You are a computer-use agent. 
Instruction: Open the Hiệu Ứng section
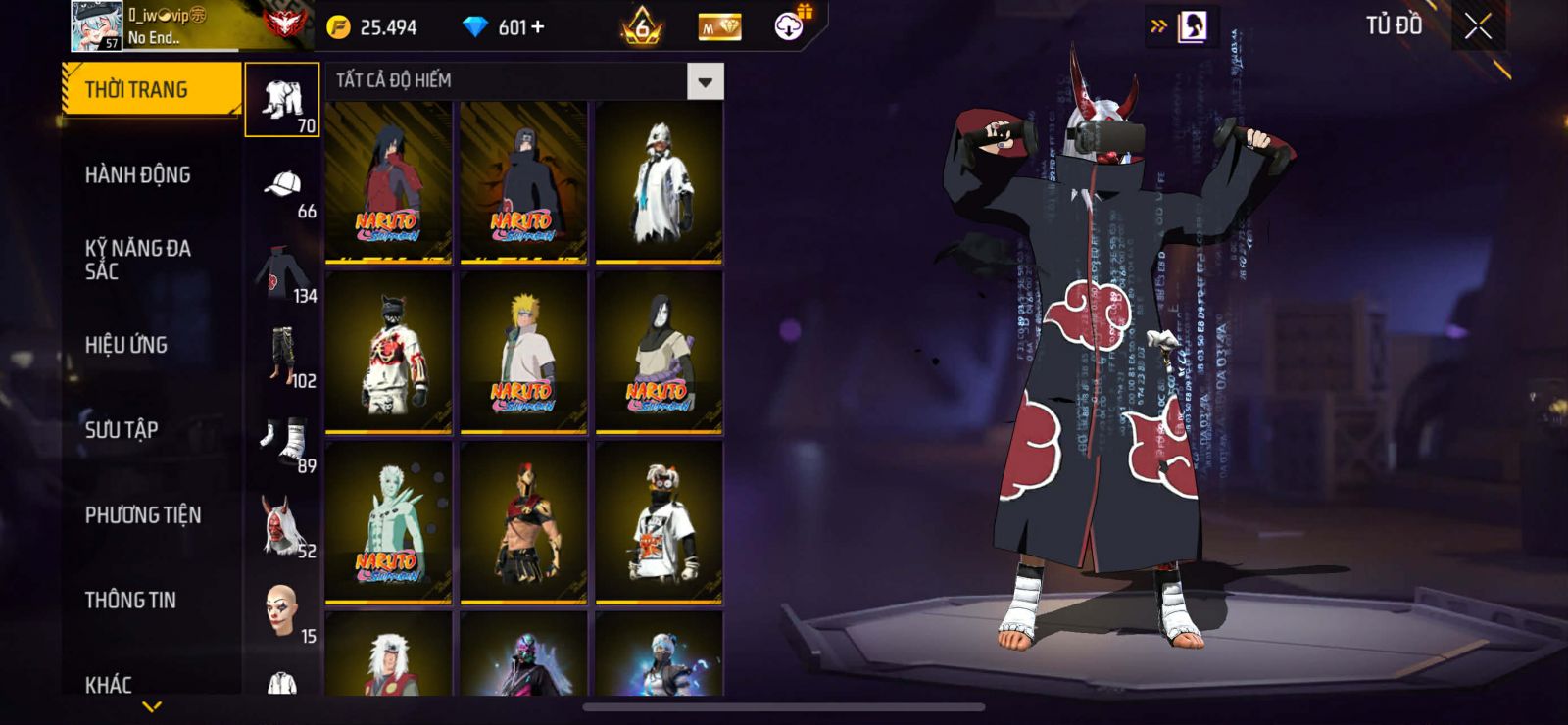tap(126, 345)
